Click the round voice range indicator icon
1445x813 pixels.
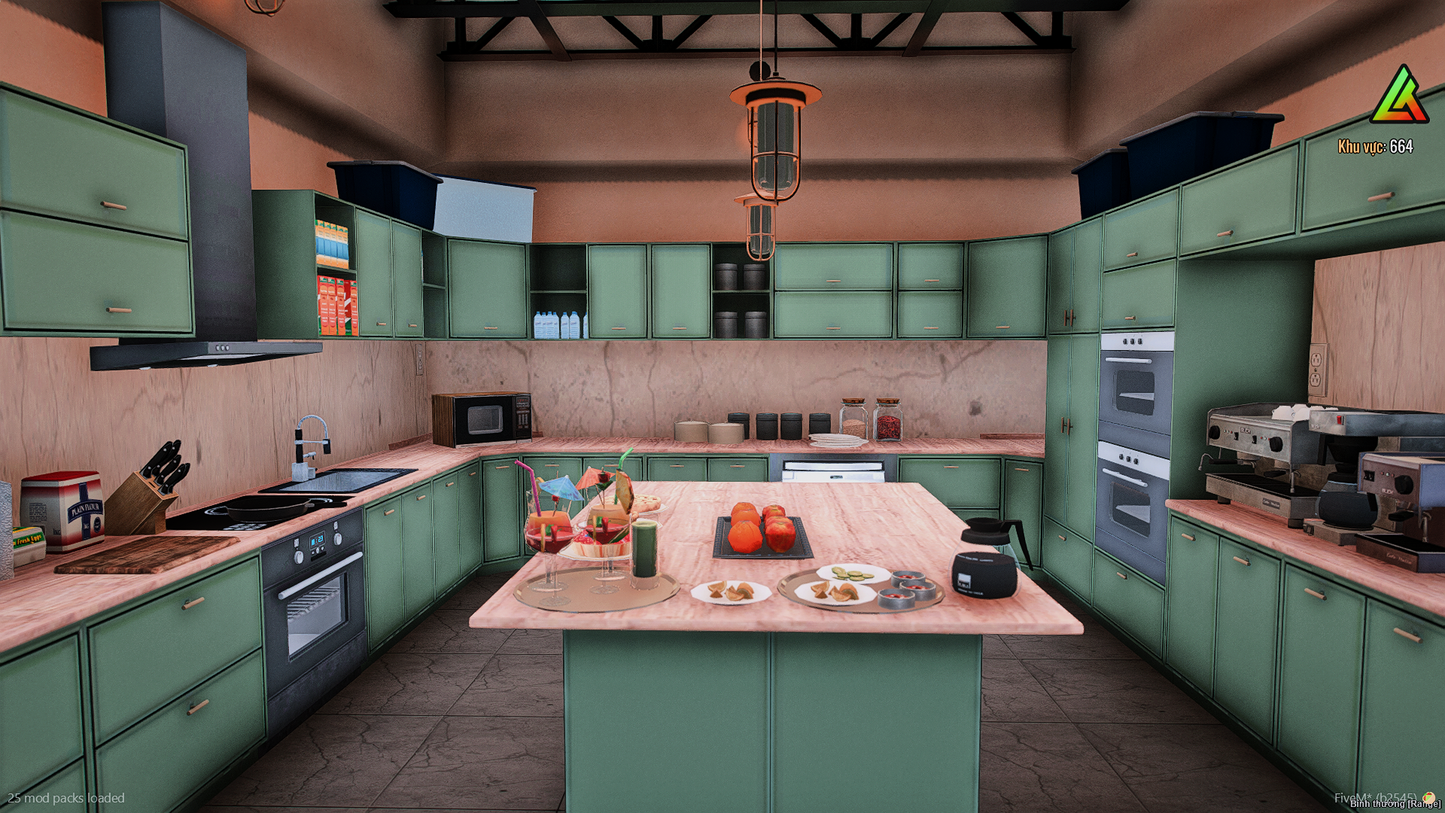[x=1429, y=797]
